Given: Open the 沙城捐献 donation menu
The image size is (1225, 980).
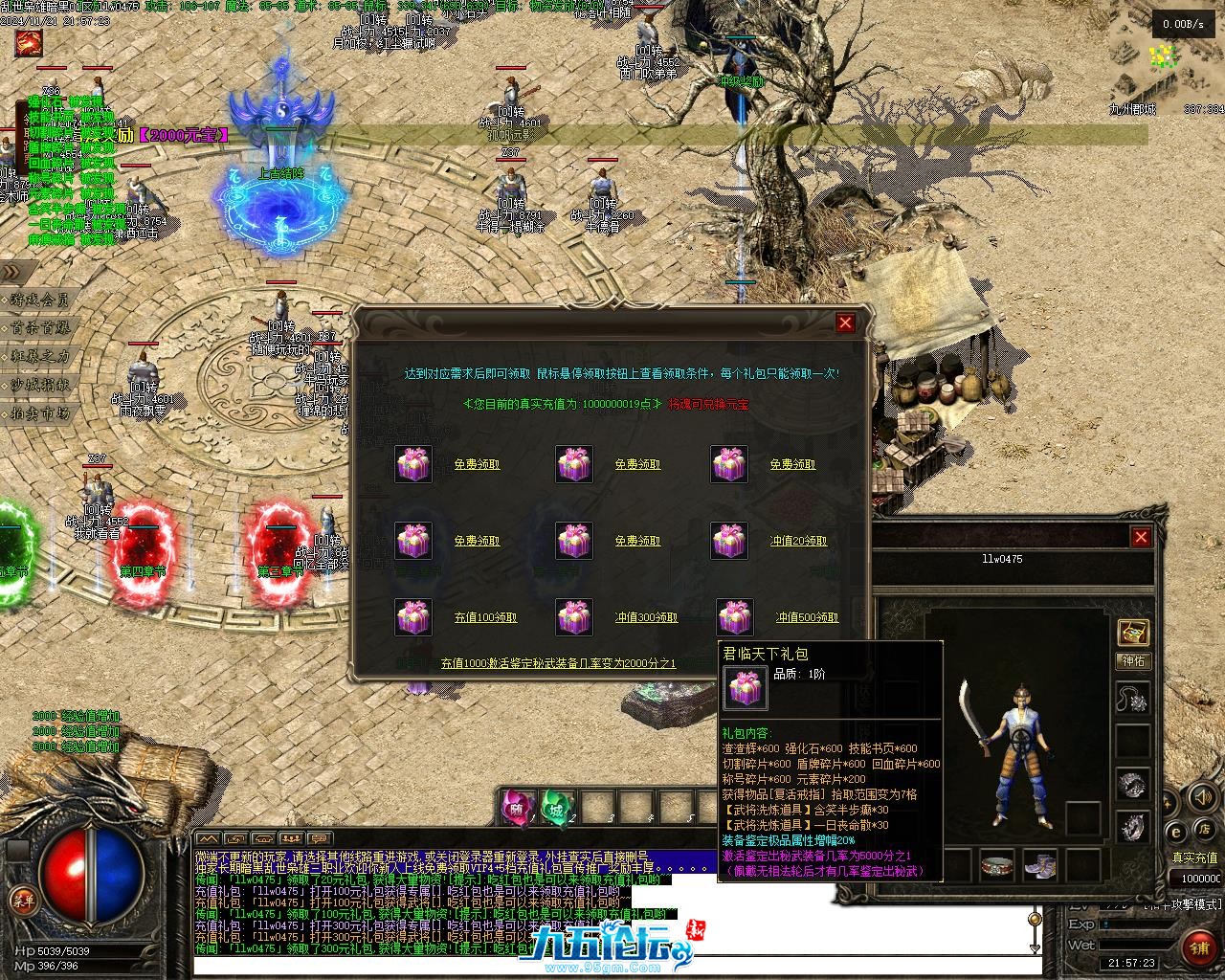Looking at the screenshot, I should pyautogui.click(x=40, y=385).
